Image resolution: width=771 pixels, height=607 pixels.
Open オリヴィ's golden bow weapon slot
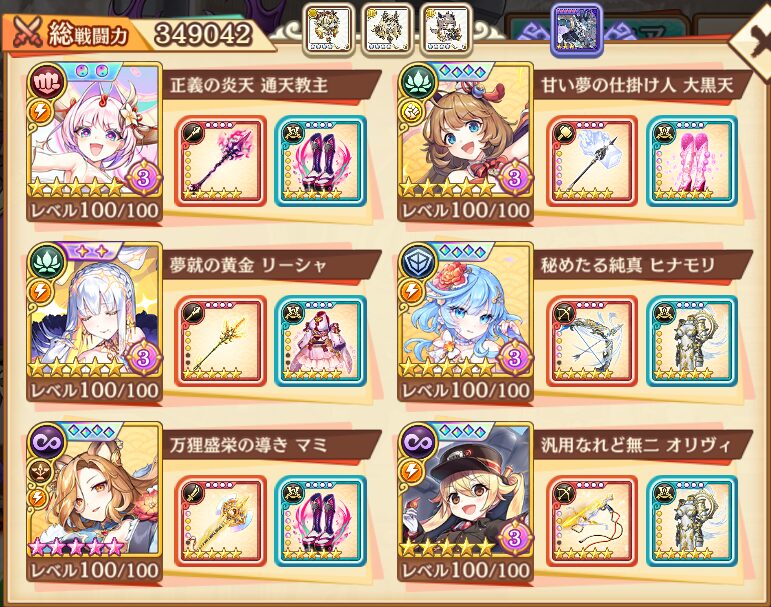click(x=591, y=521)
